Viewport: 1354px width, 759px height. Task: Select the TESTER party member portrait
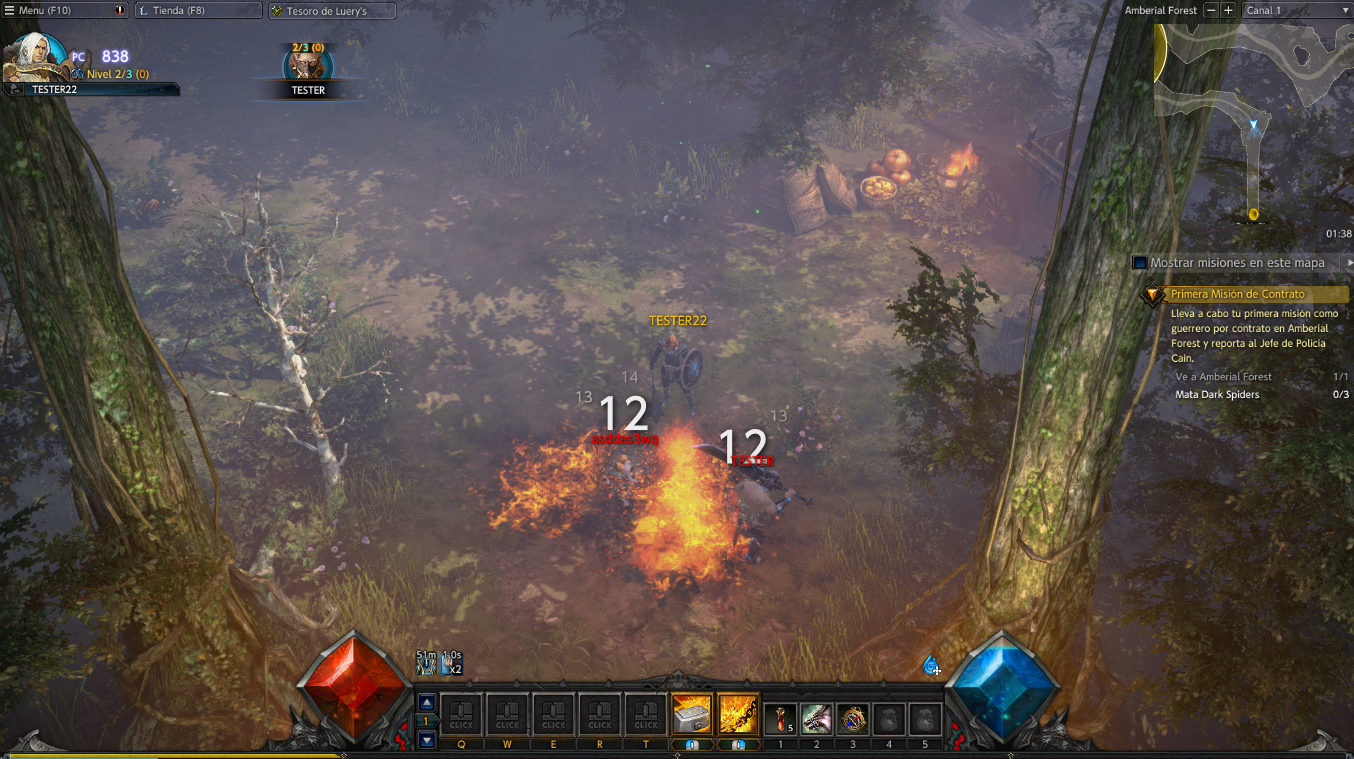[x=307, y=63]
